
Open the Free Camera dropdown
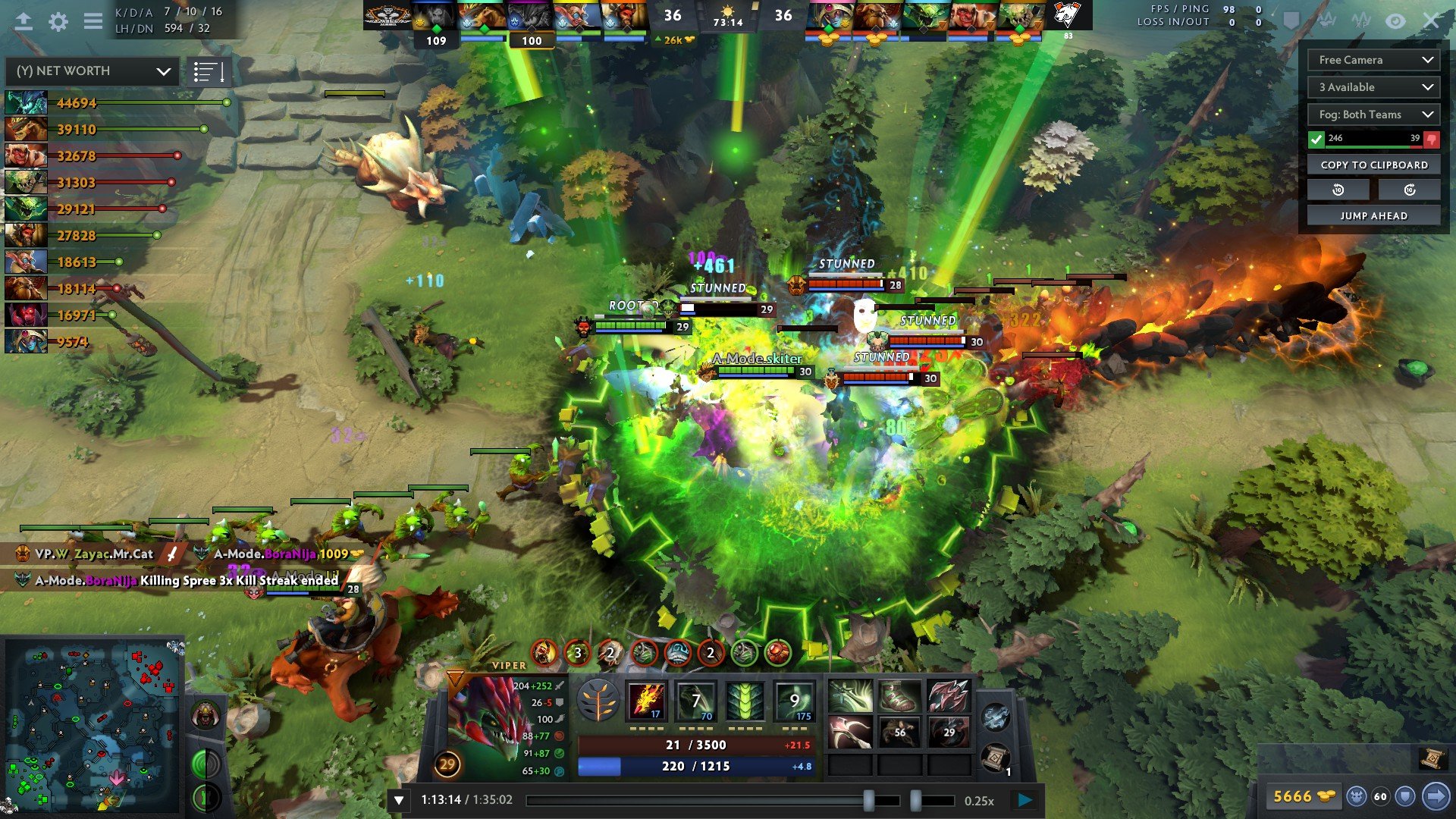[1373, 60]
